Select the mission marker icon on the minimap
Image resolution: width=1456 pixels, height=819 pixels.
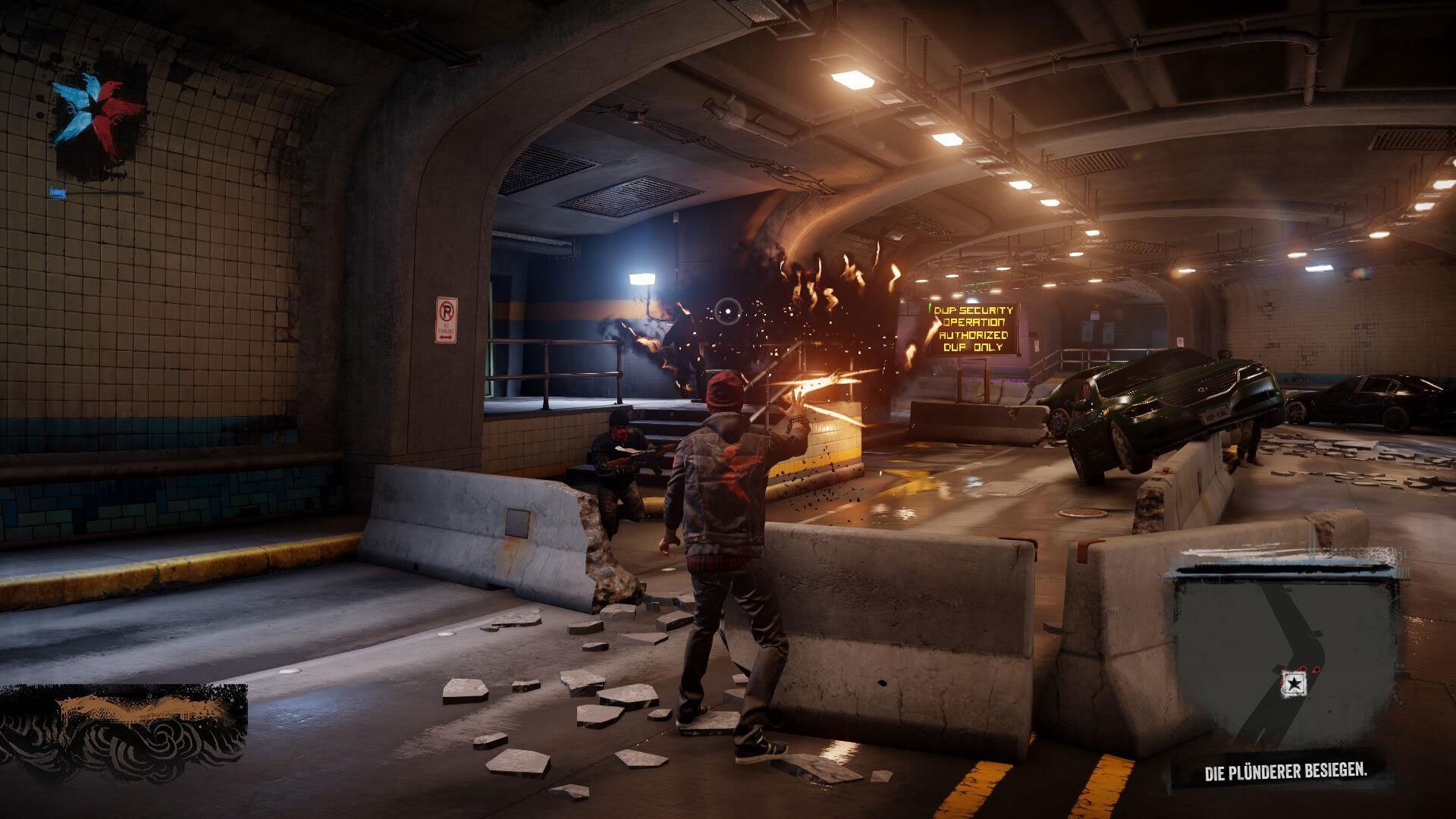(x=1294, y=683)
